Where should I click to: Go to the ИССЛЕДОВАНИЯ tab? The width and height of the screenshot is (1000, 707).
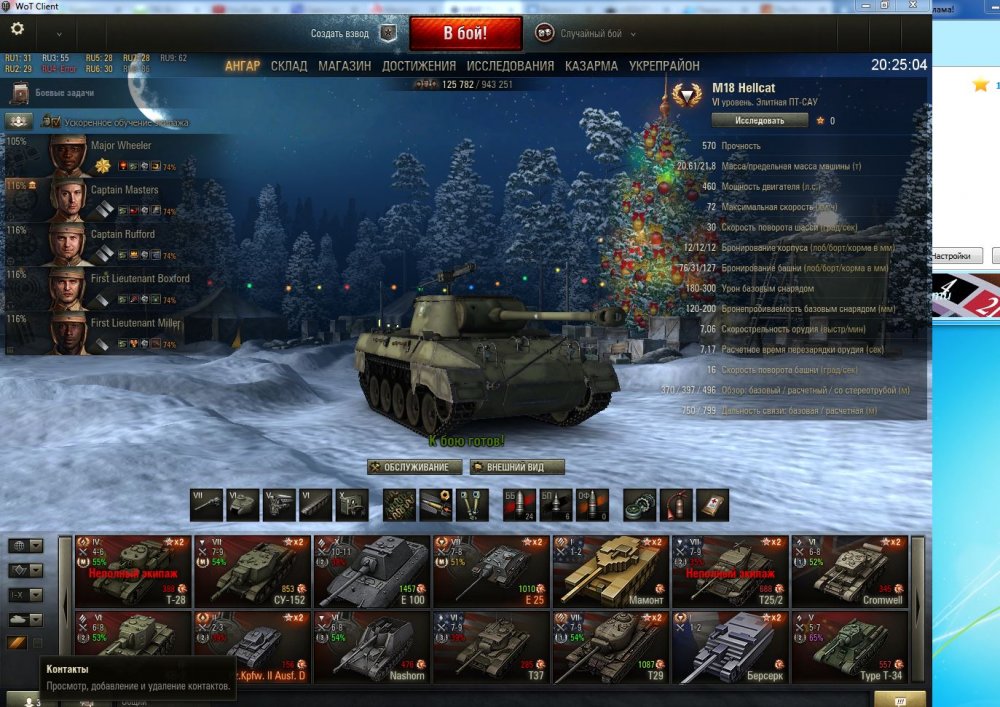point(510,66)
